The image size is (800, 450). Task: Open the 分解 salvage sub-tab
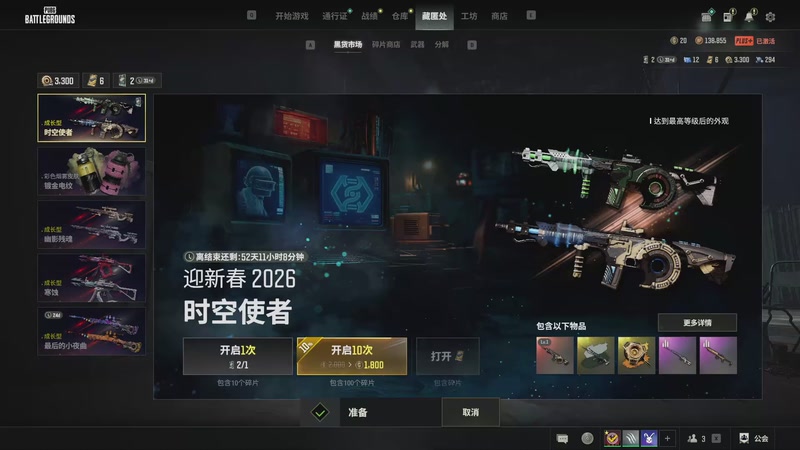click(442, 45)
